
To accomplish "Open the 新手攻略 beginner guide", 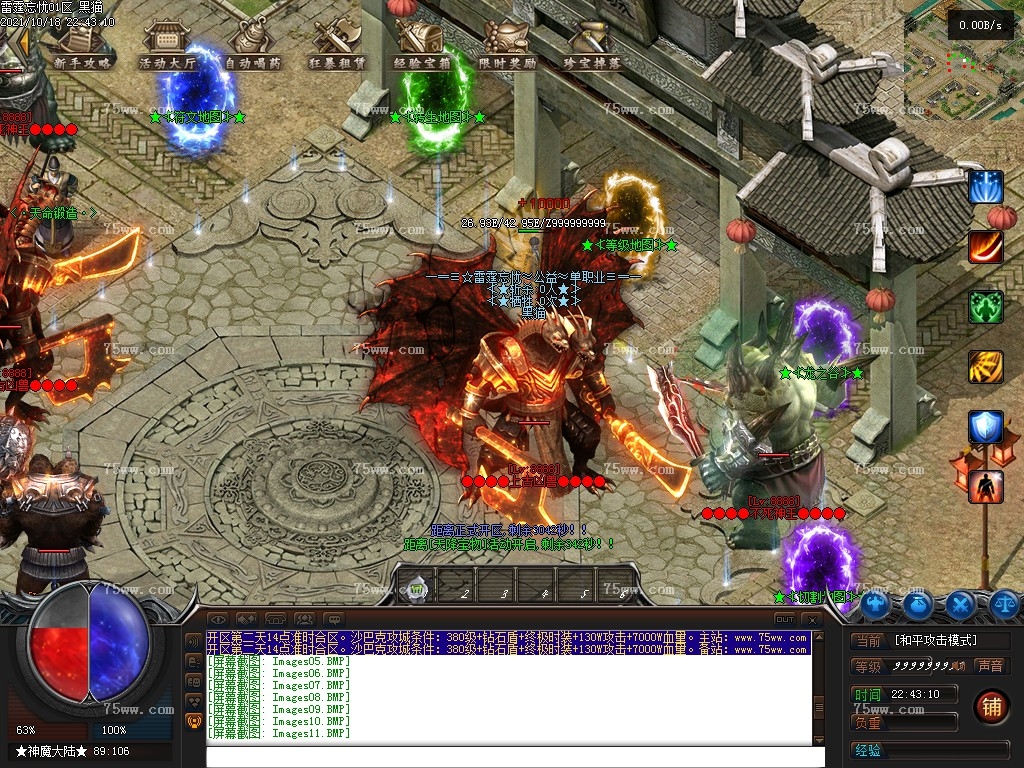I will click(x=83, y=45).
